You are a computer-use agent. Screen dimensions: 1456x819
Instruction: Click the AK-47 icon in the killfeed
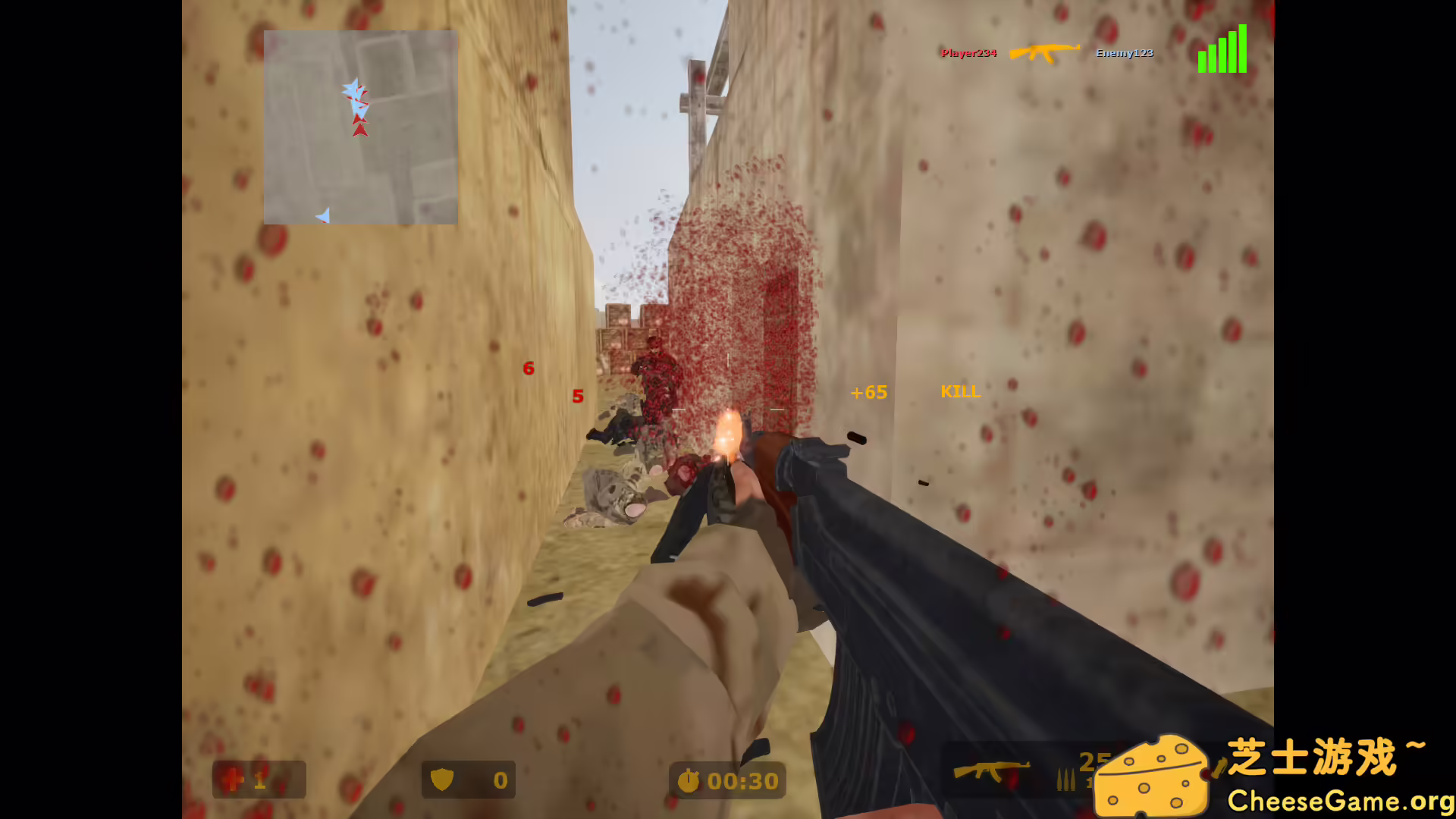[1044, 53]
